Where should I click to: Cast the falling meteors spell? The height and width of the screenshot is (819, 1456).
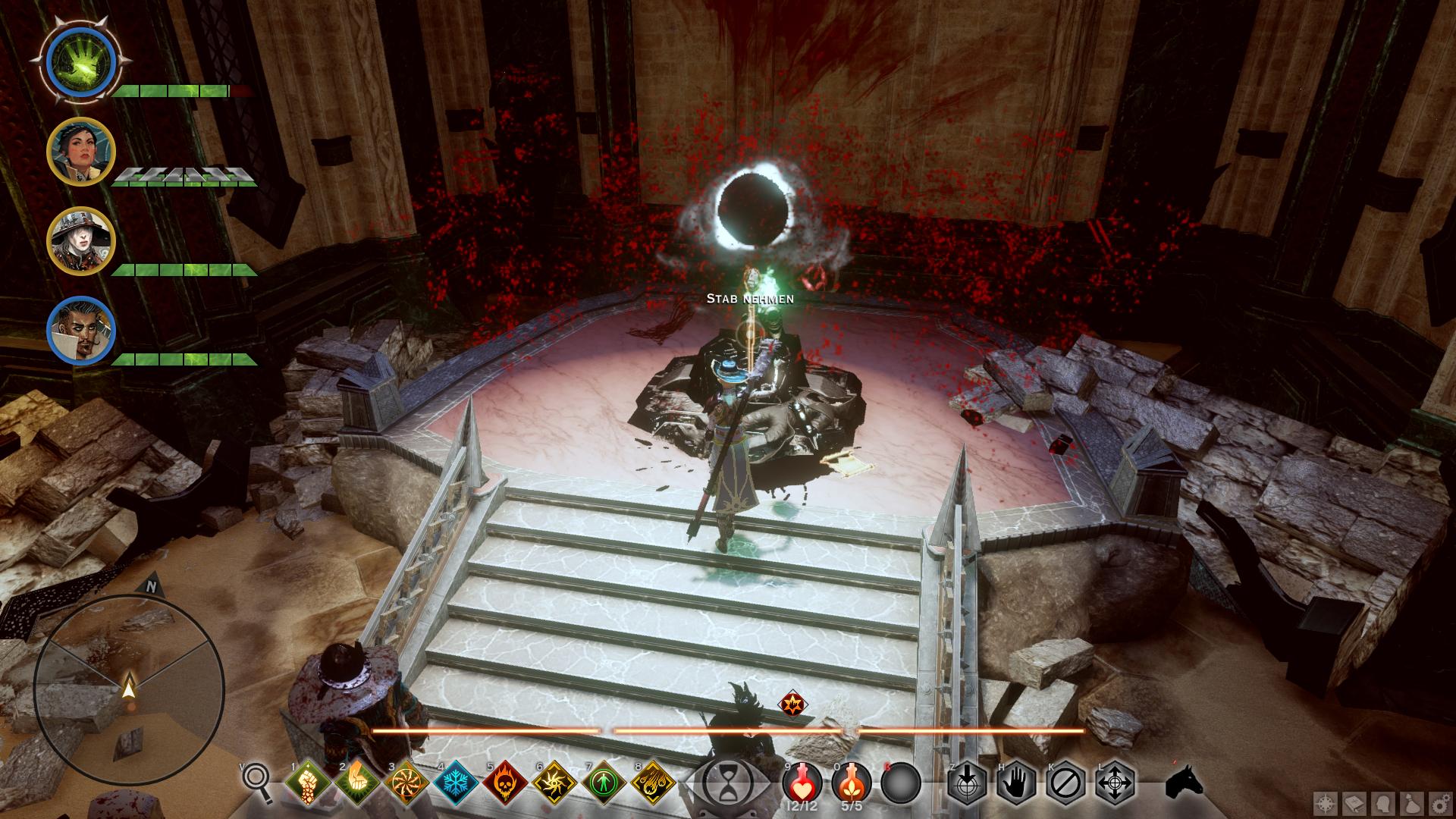click(x=653, y=783)
